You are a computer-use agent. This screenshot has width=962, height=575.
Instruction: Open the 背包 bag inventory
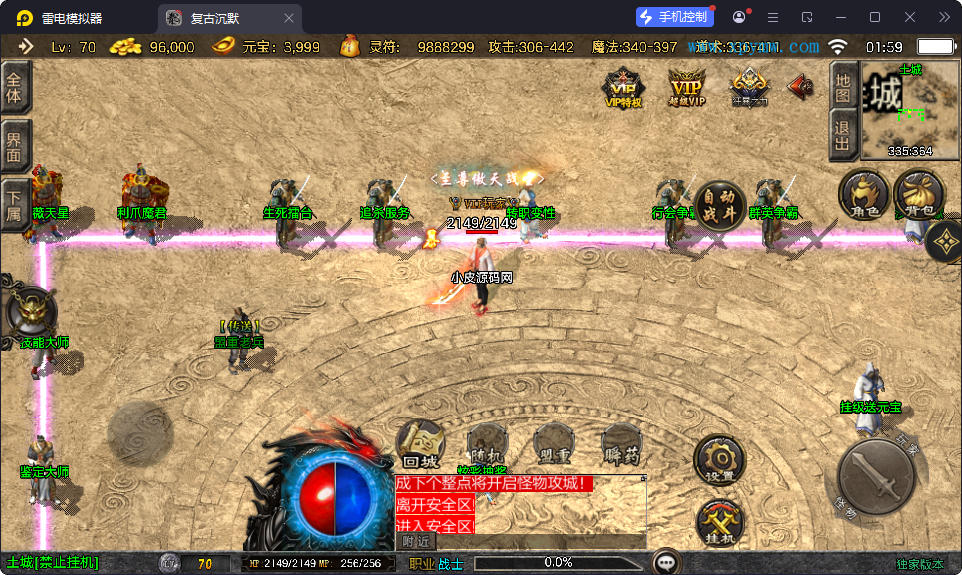pos(918,194)
